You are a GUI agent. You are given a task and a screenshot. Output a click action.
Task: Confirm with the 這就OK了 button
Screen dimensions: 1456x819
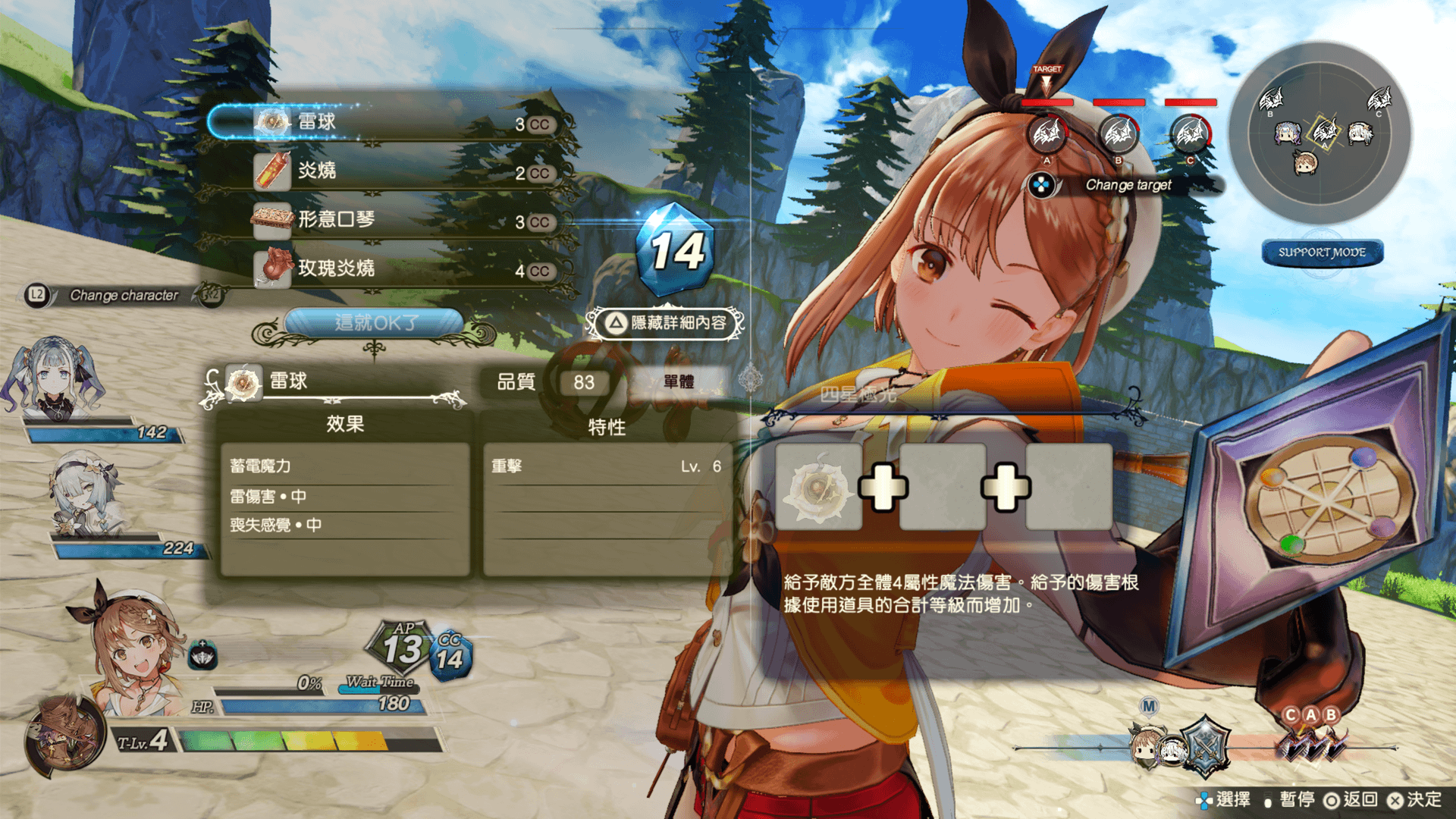(375, 323)
